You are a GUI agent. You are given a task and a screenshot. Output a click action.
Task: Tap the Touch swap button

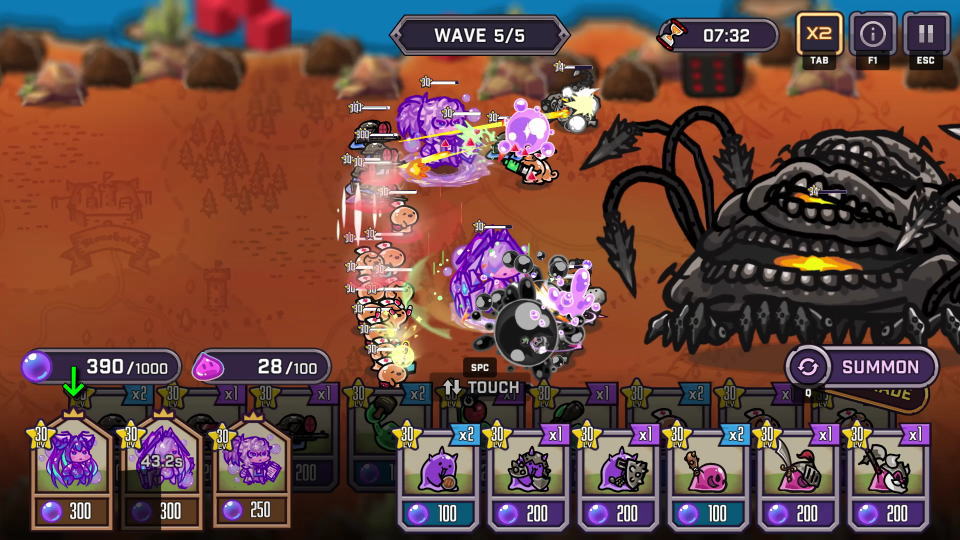pyautogui.click(x=482, y=387)
